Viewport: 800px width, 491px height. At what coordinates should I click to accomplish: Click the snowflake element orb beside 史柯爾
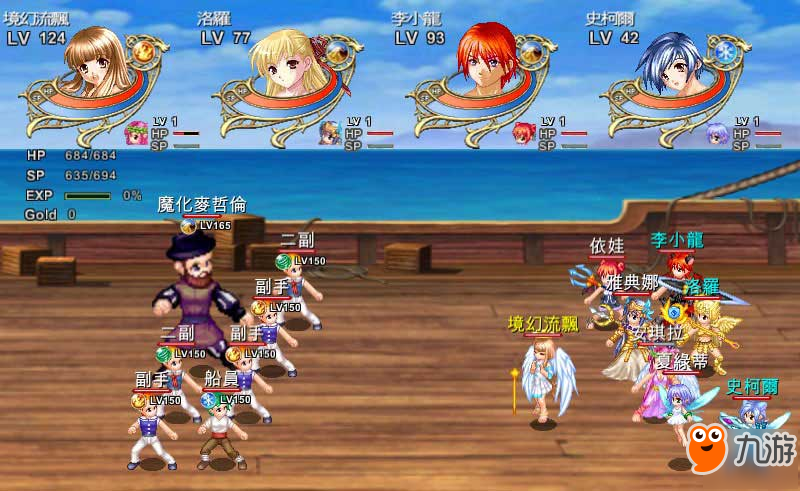(726, 51)
